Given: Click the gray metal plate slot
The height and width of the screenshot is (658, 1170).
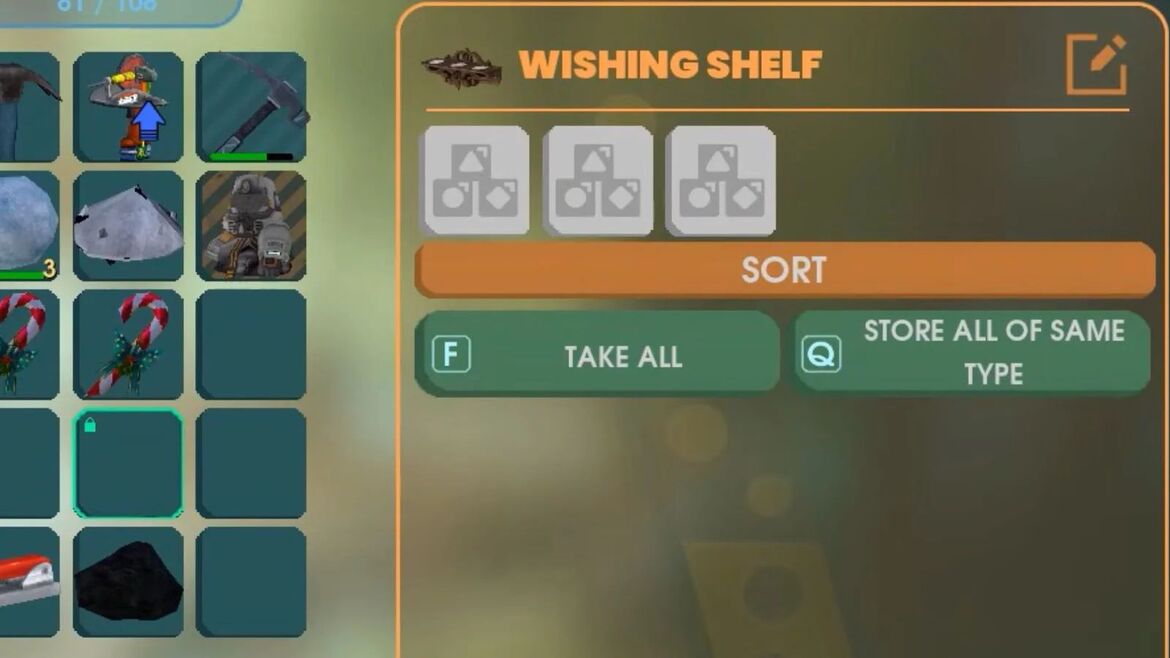Looking at the screenshot, I should tap(128, 226).
